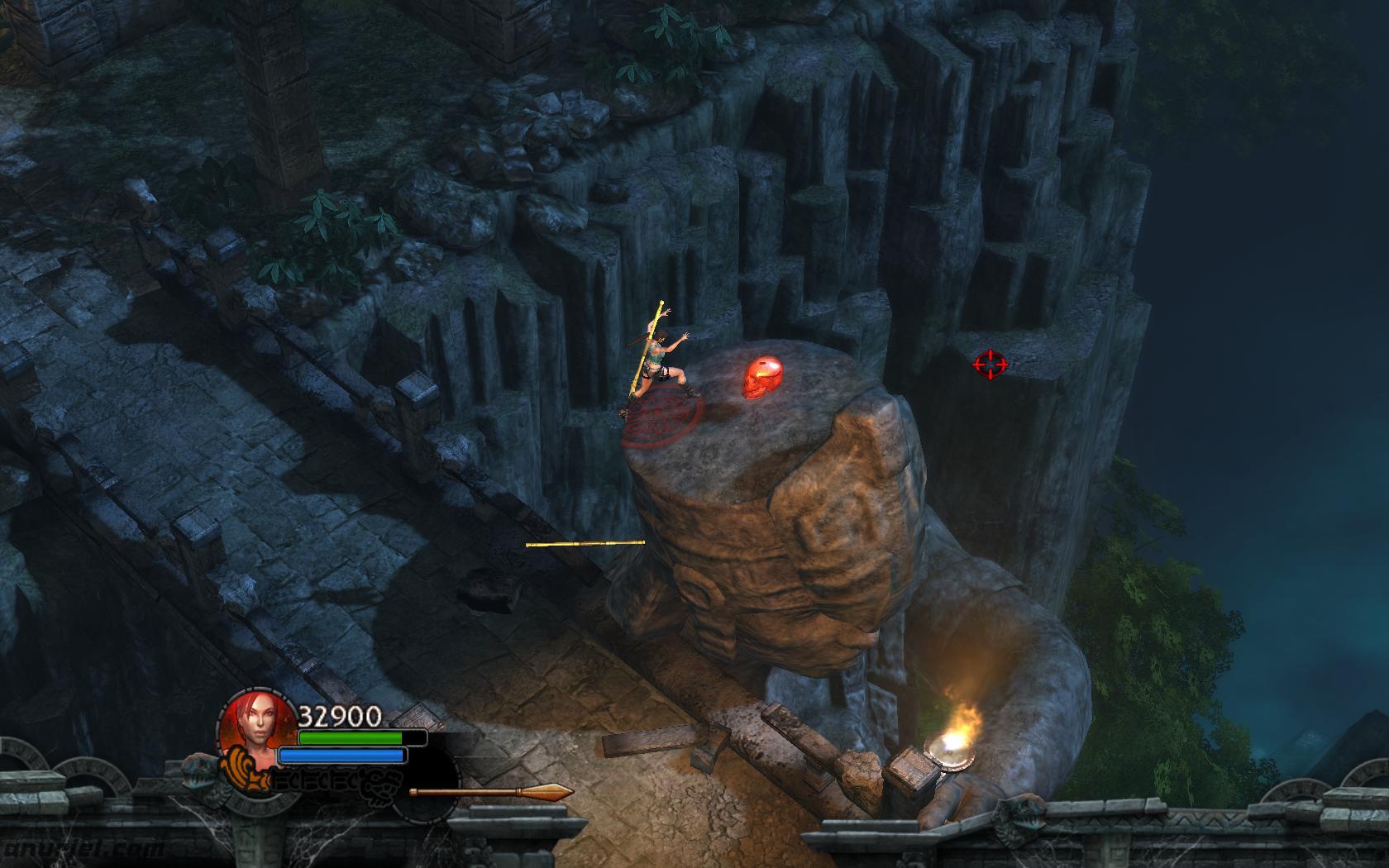Select the spear weapon icon
The width and height of the screenshot is (1389, 868).
(491, 792)
